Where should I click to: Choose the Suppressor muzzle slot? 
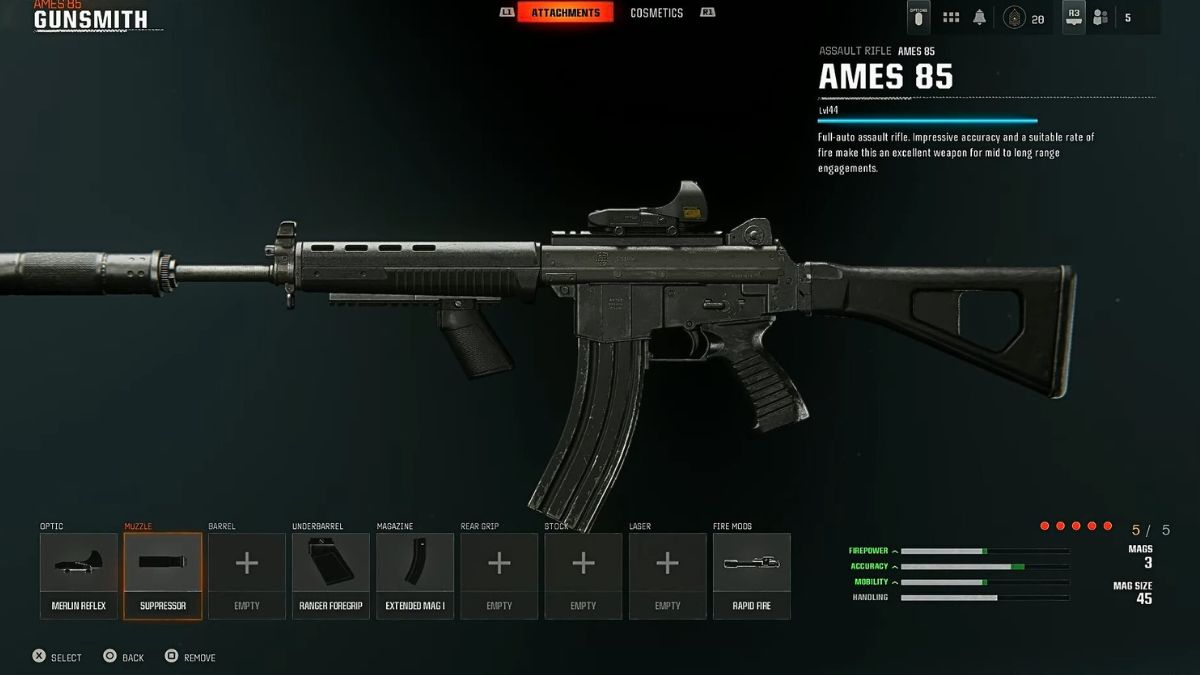163,575
